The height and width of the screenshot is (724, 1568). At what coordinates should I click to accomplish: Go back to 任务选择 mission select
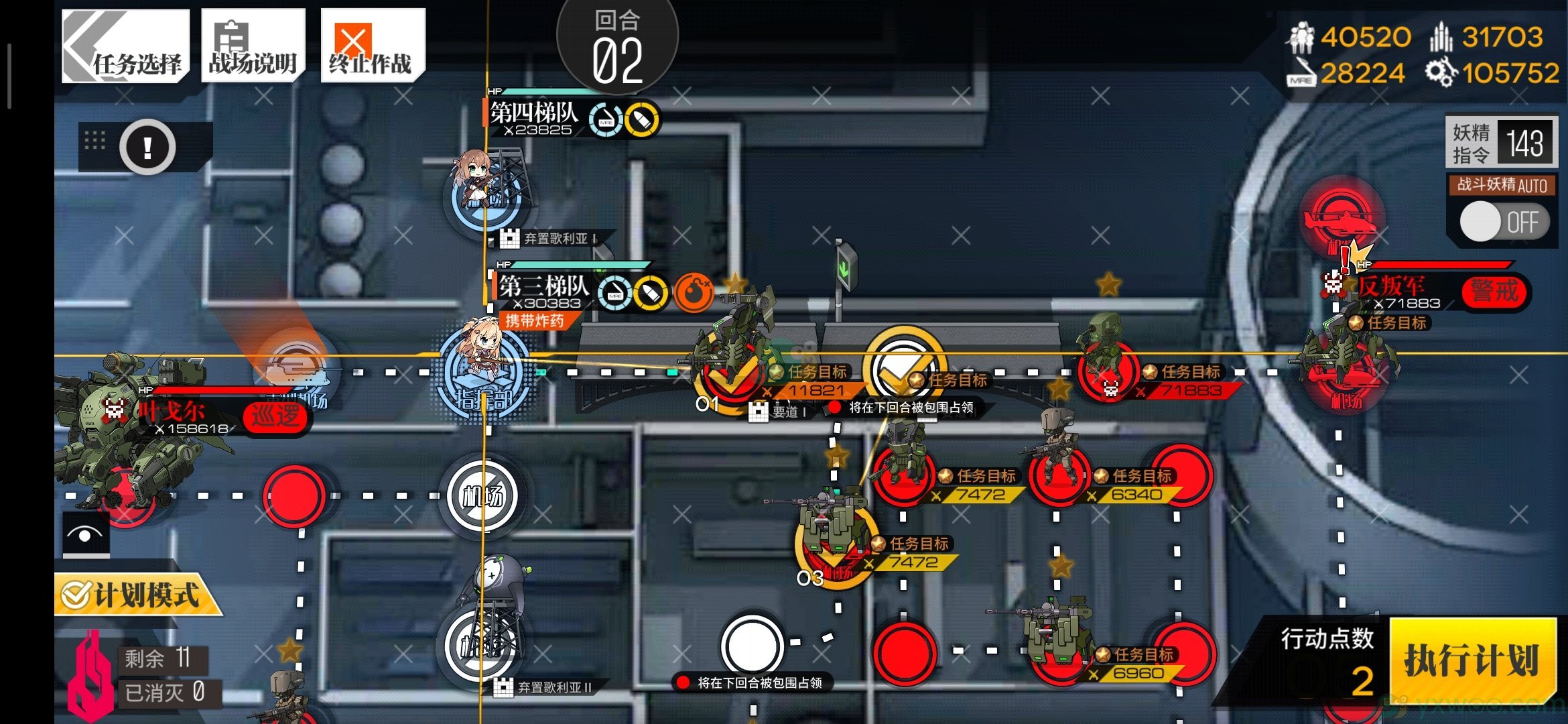click(125, 46)
